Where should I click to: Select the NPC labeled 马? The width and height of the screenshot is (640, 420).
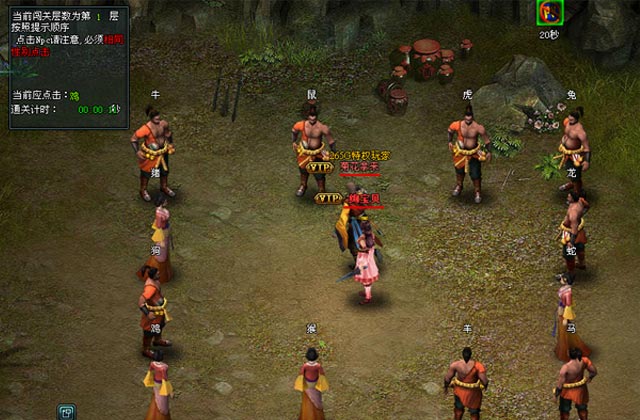574,385
